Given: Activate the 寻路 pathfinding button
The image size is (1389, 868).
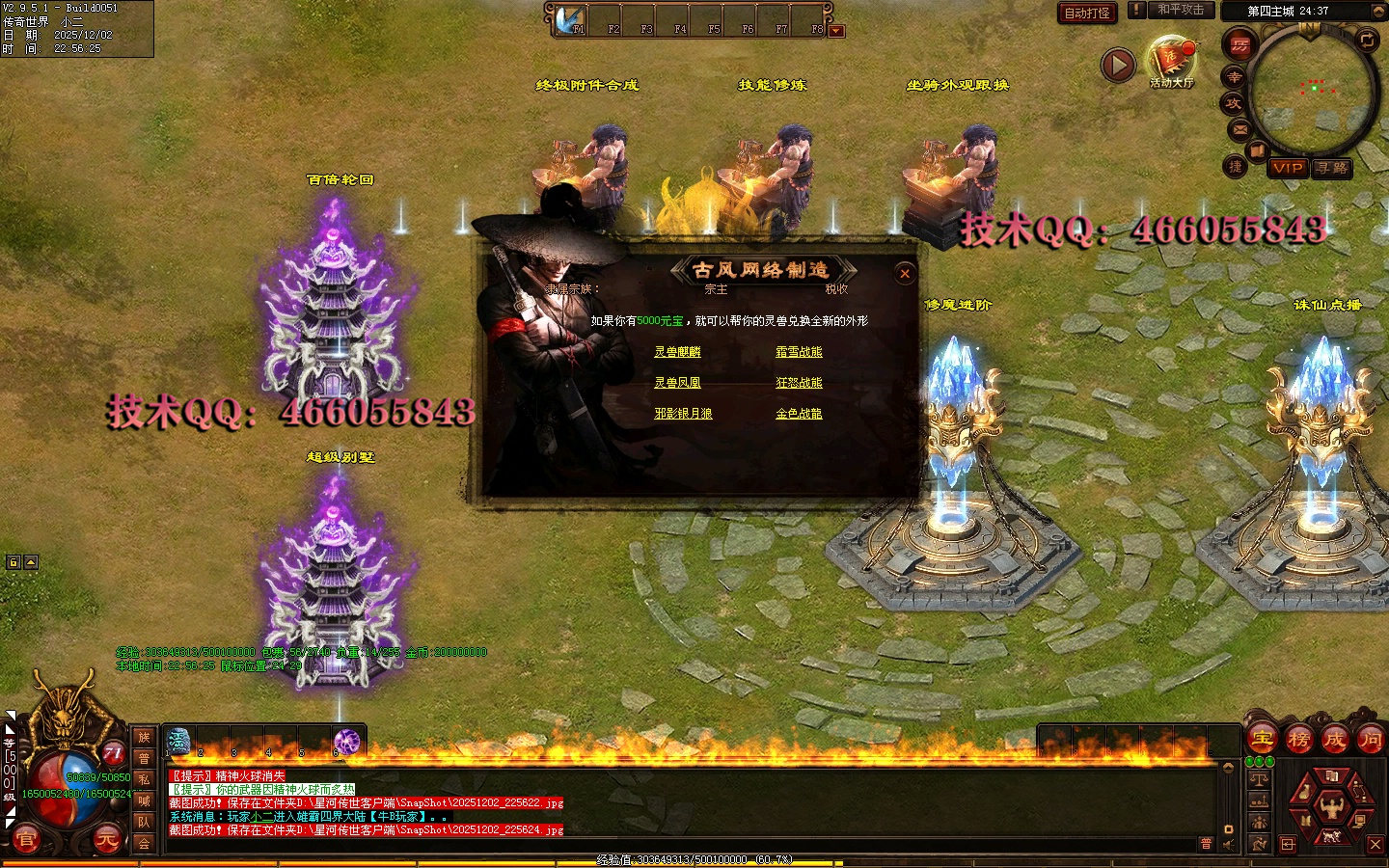Looking at the screenshot, I should (x=1332, y=168).
